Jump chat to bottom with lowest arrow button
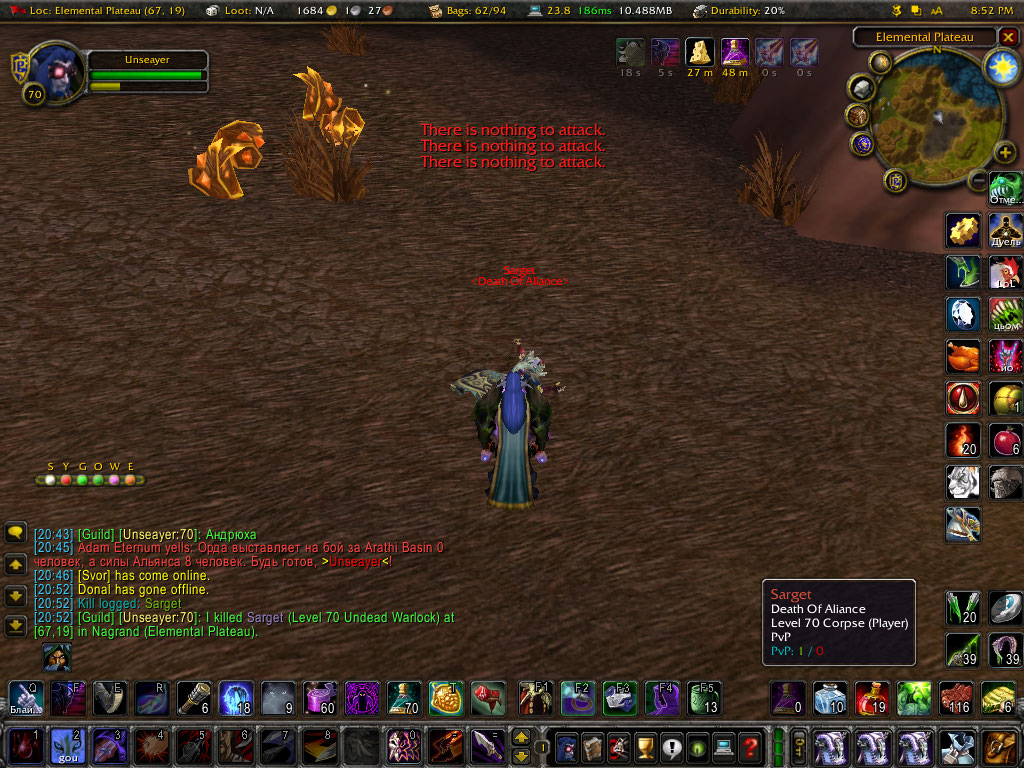This screenshot has height=768, width=1024. pyautogui.click(x=16, y=627)
